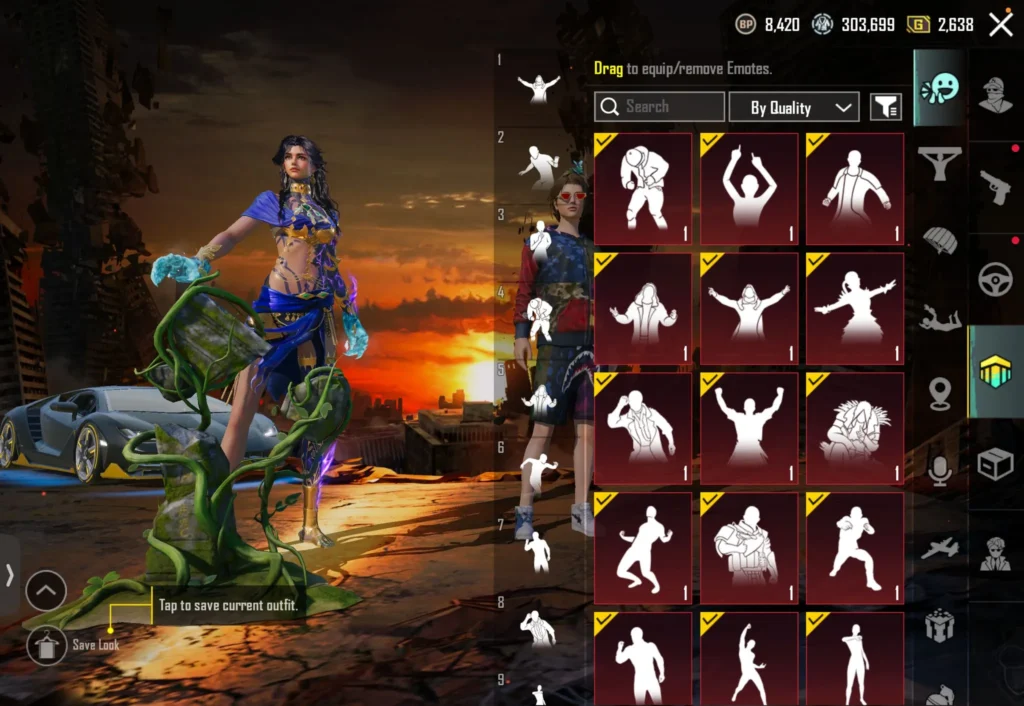This screenshot has height=706, width=1024.
Task: Select the location pin category tab
Action: click(x=939, y=393)
